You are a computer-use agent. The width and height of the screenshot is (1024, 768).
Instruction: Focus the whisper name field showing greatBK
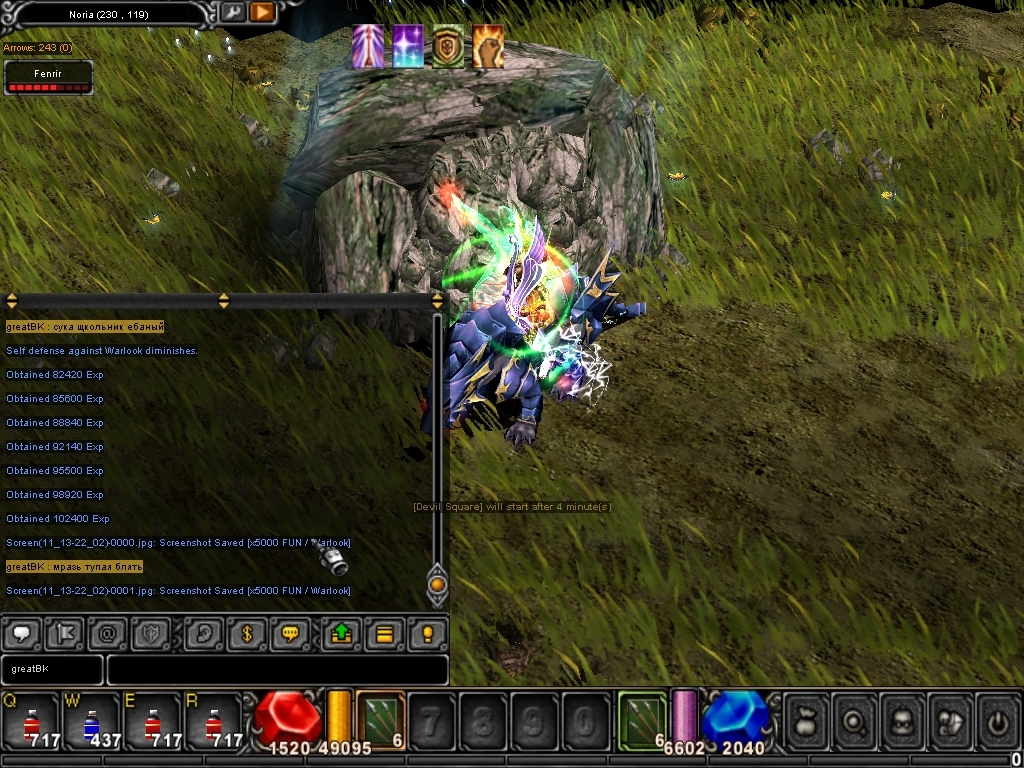[52, 669]
